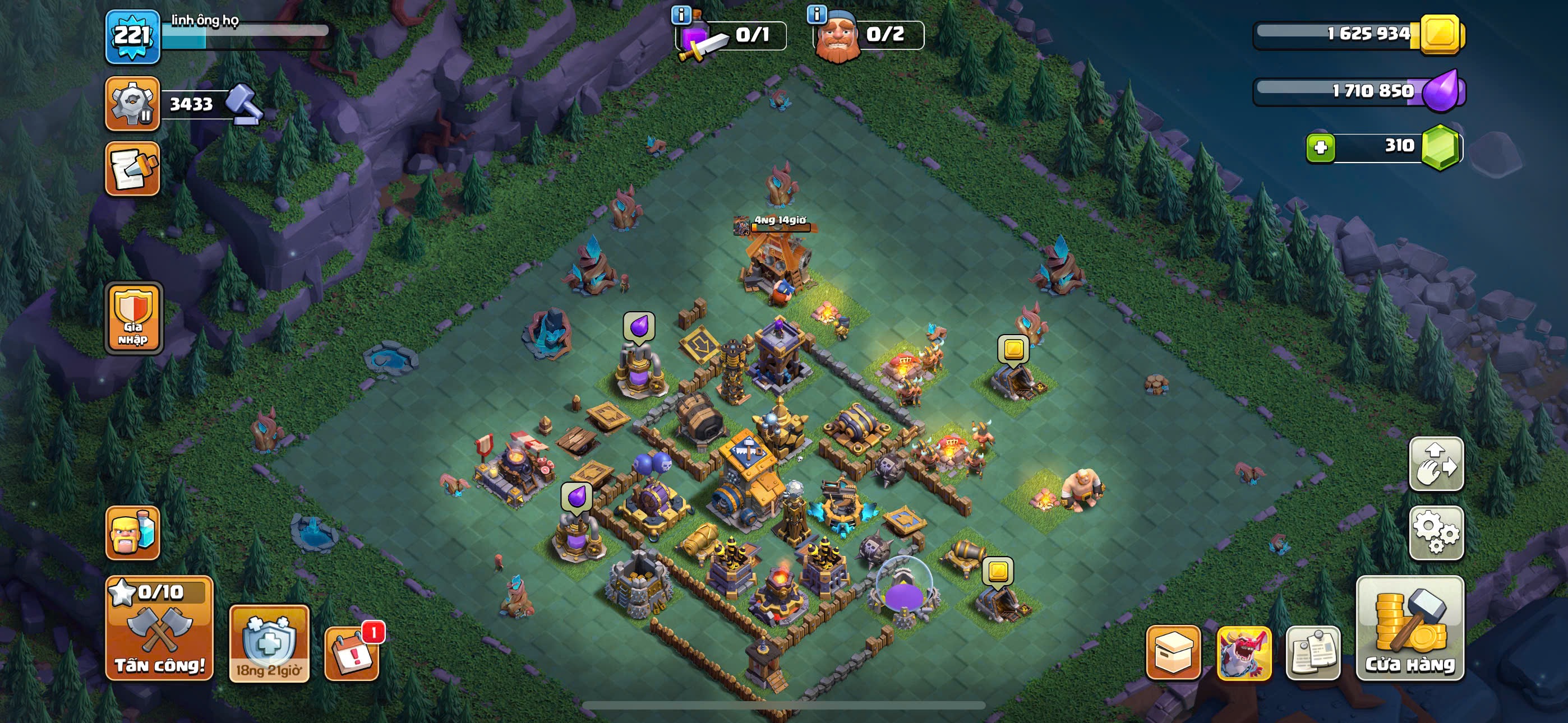Show info for the sword laboratory counter
Image resolution: width=1568 pixels, height=723 pixels.
(x=680, y=15)
